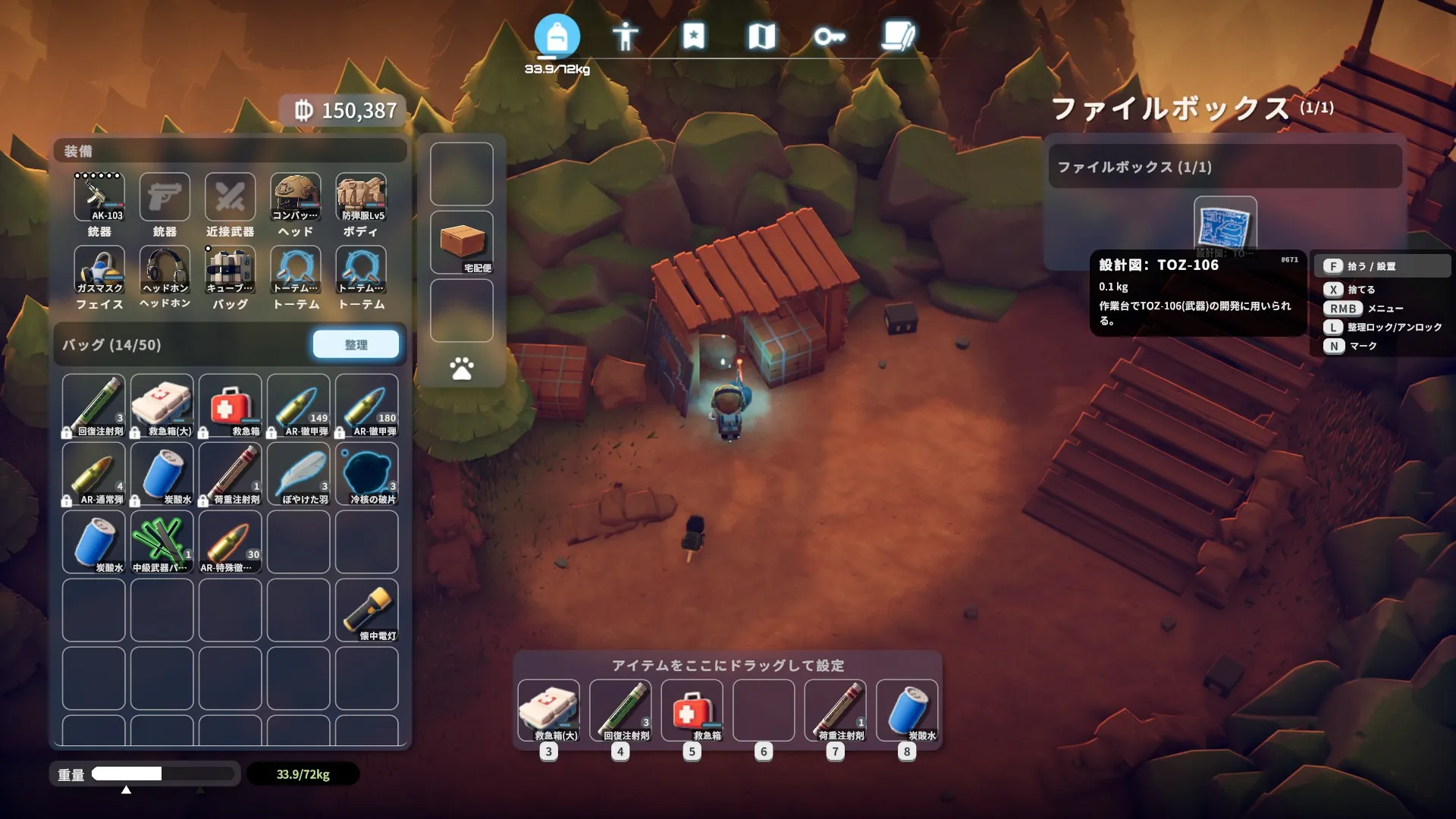Select the bookmark star tab

(x=693, y=36)
